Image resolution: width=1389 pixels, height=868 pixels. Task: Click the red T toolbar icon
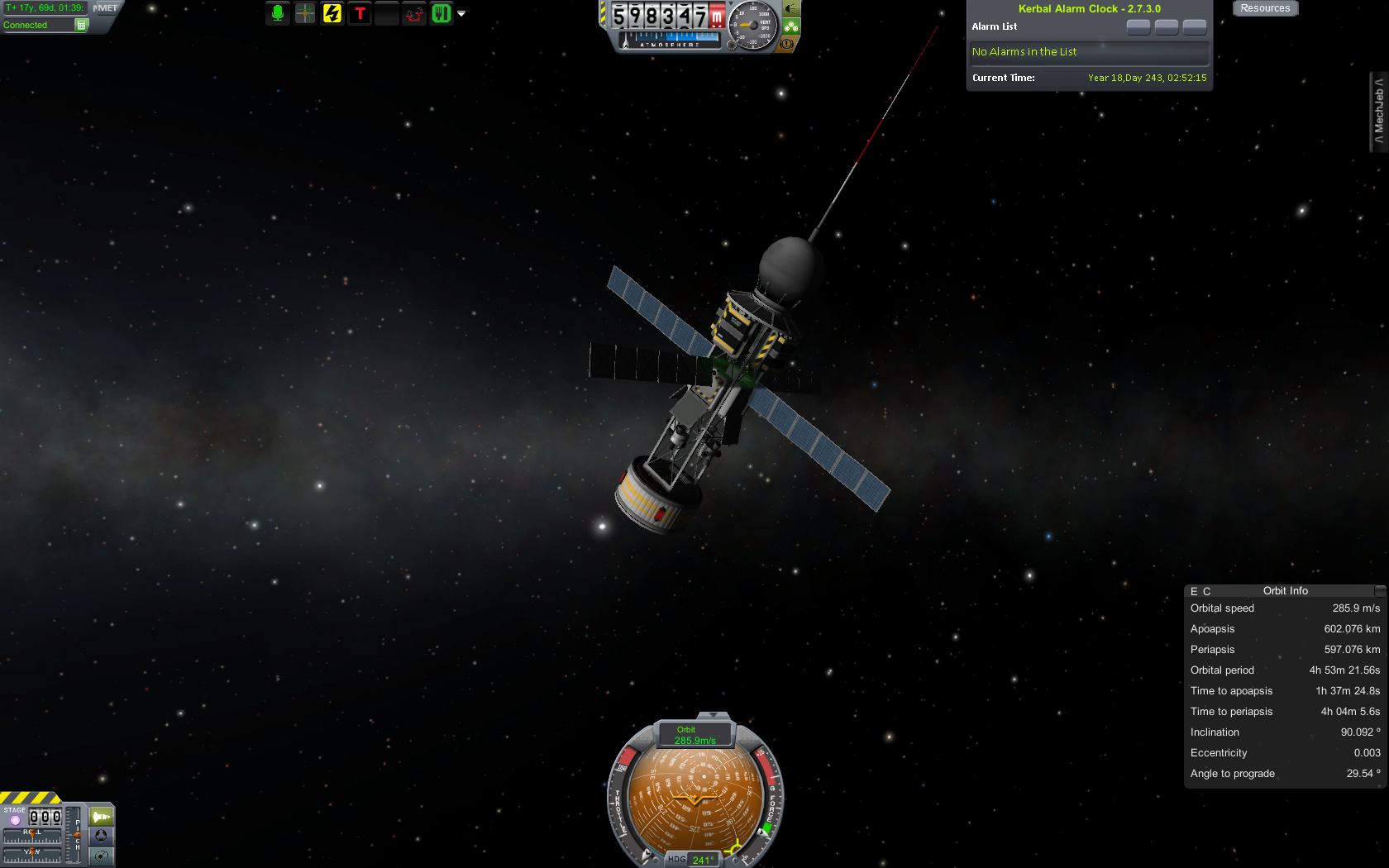click(360, 13)
